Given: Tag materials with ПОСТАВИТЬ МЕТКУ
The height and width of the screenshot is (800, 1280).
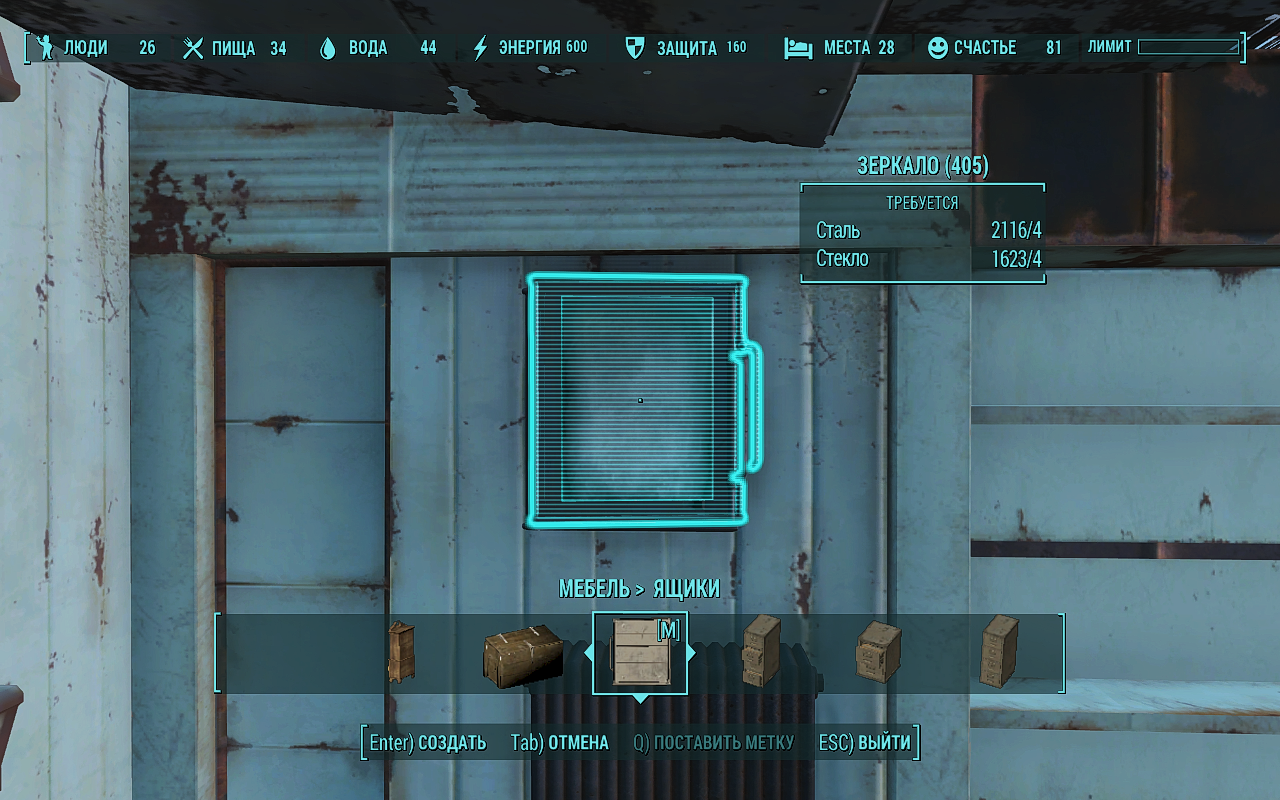Looking at the screenshot, I should click(x=714, y=743).
